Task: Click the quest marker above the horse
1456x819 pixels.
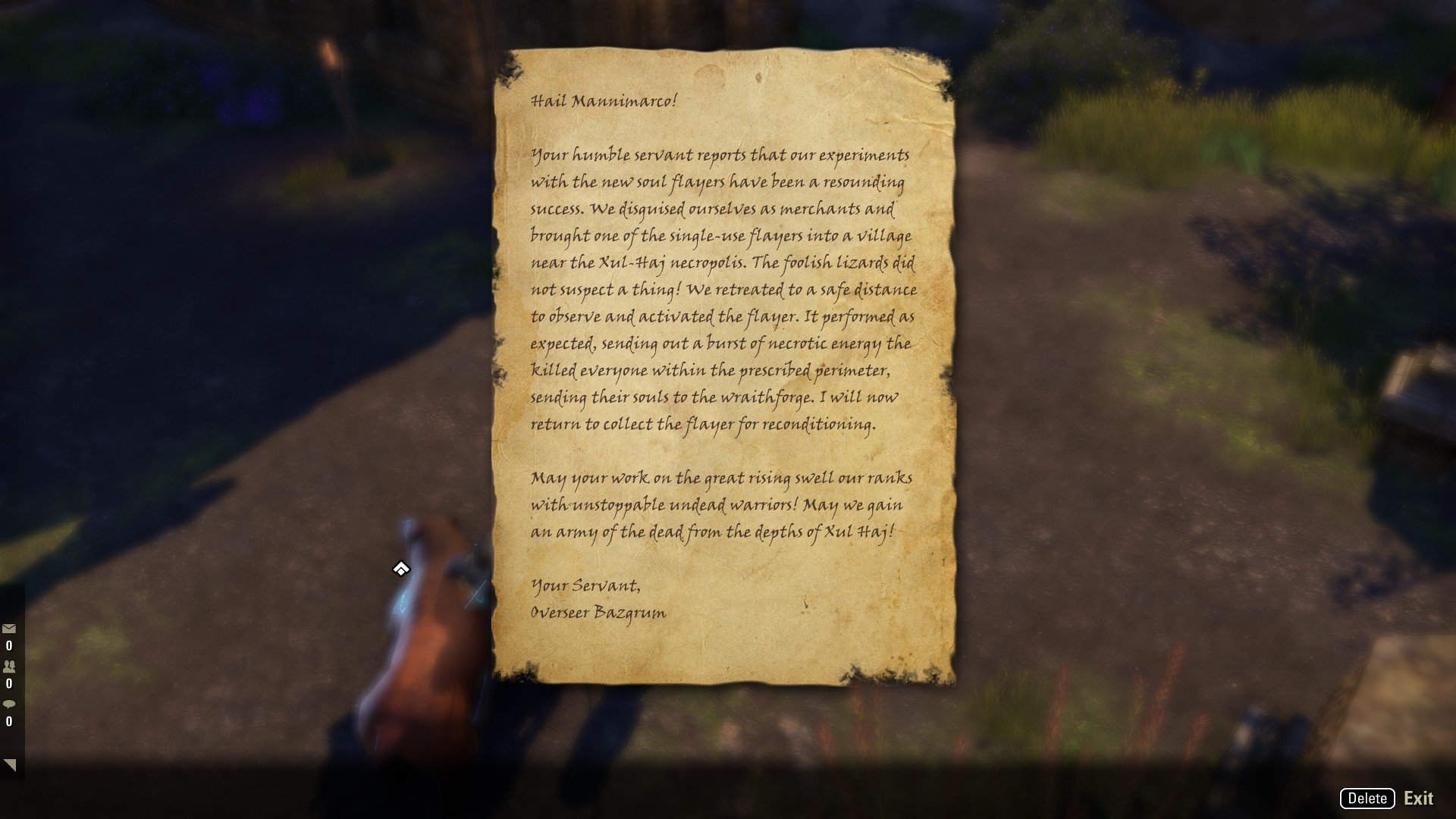Action: (400, 567)
